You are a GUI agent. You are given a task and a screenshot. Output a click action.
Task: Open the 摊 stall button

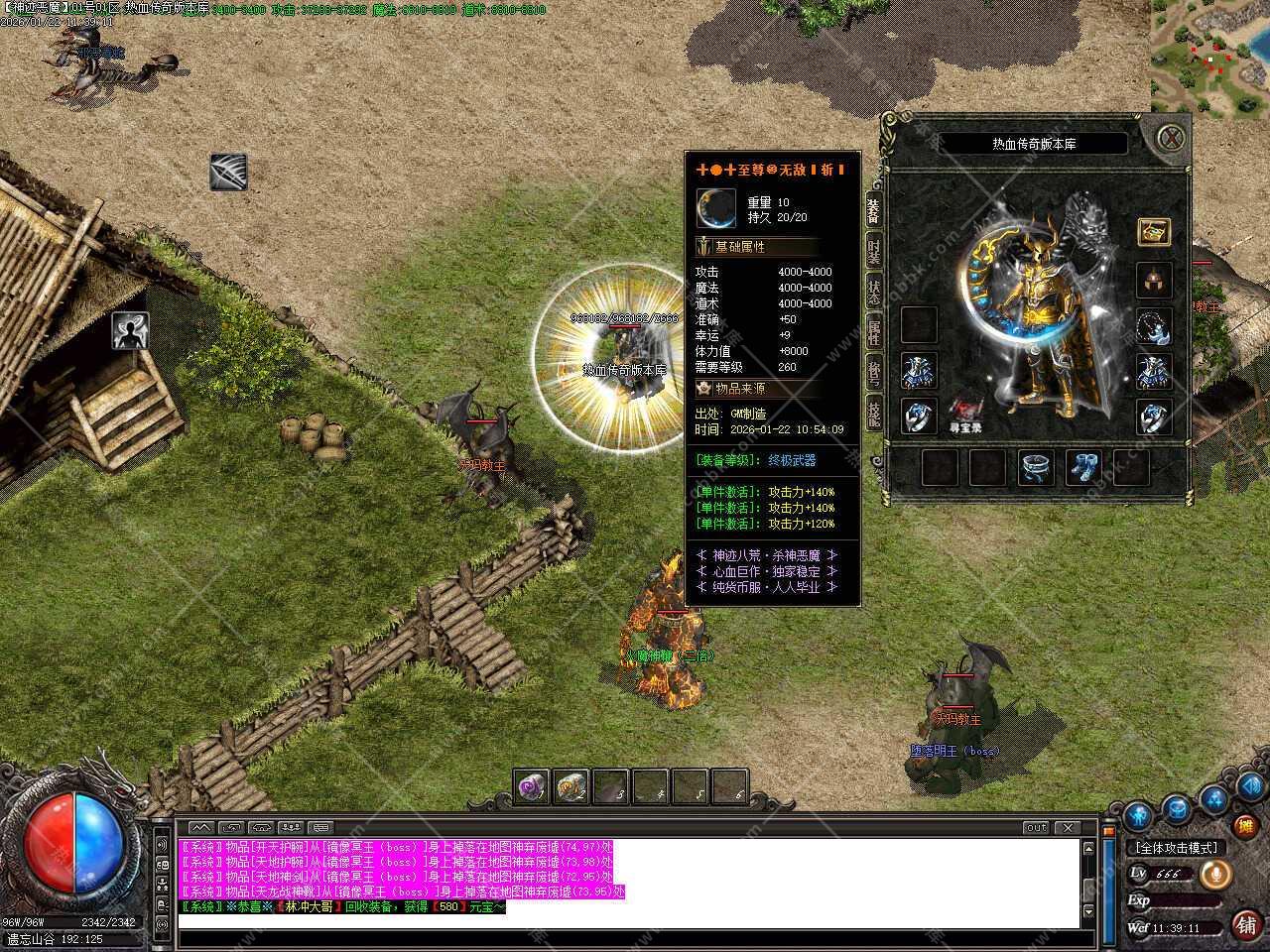1244,825
